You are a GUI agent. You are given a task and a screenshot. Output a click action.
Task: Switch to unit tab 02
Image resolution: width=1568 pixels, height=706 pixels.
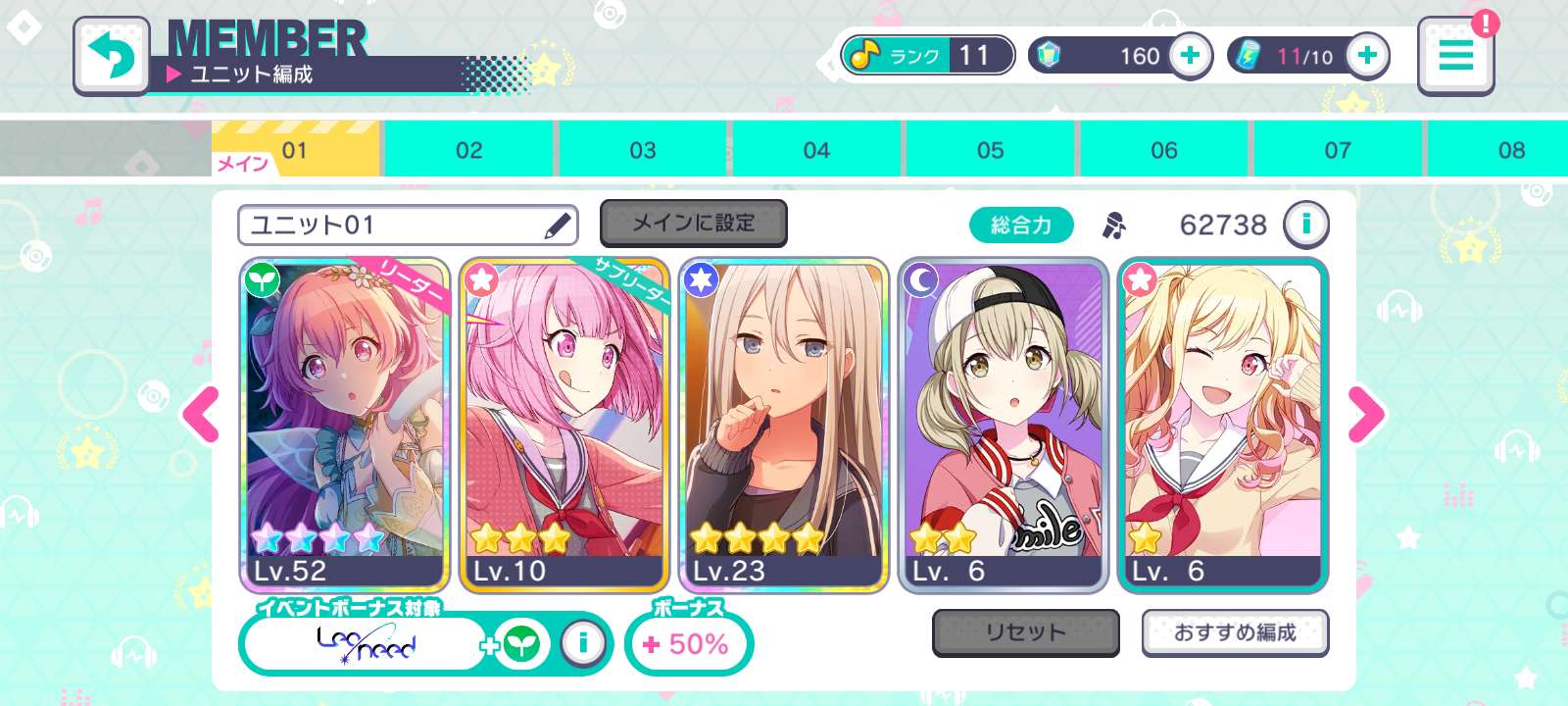click(468, 150)
